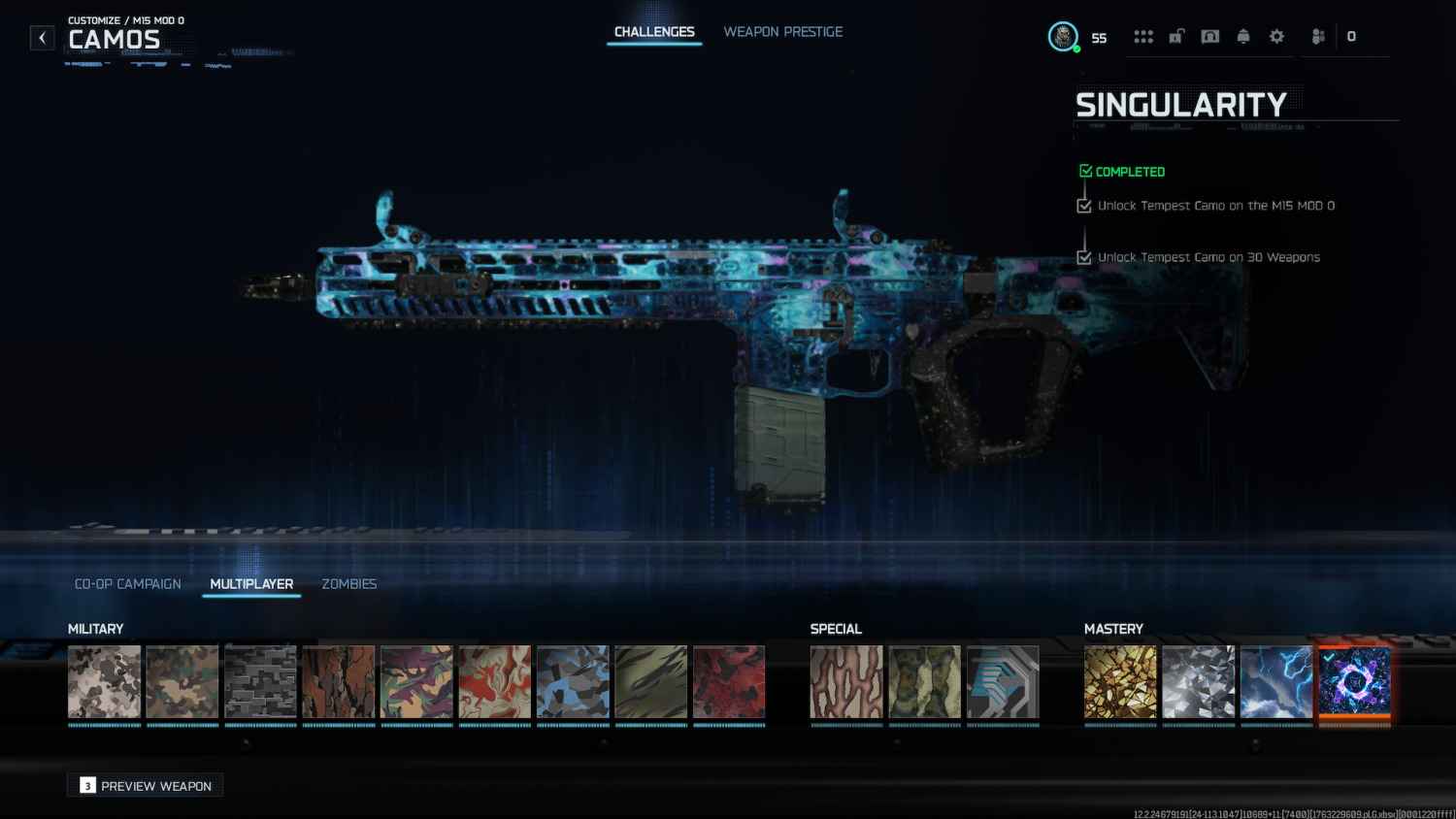
Task: Check the Unlock Tempest Camo on M15 MOD 0 box
Action: 1084,206
